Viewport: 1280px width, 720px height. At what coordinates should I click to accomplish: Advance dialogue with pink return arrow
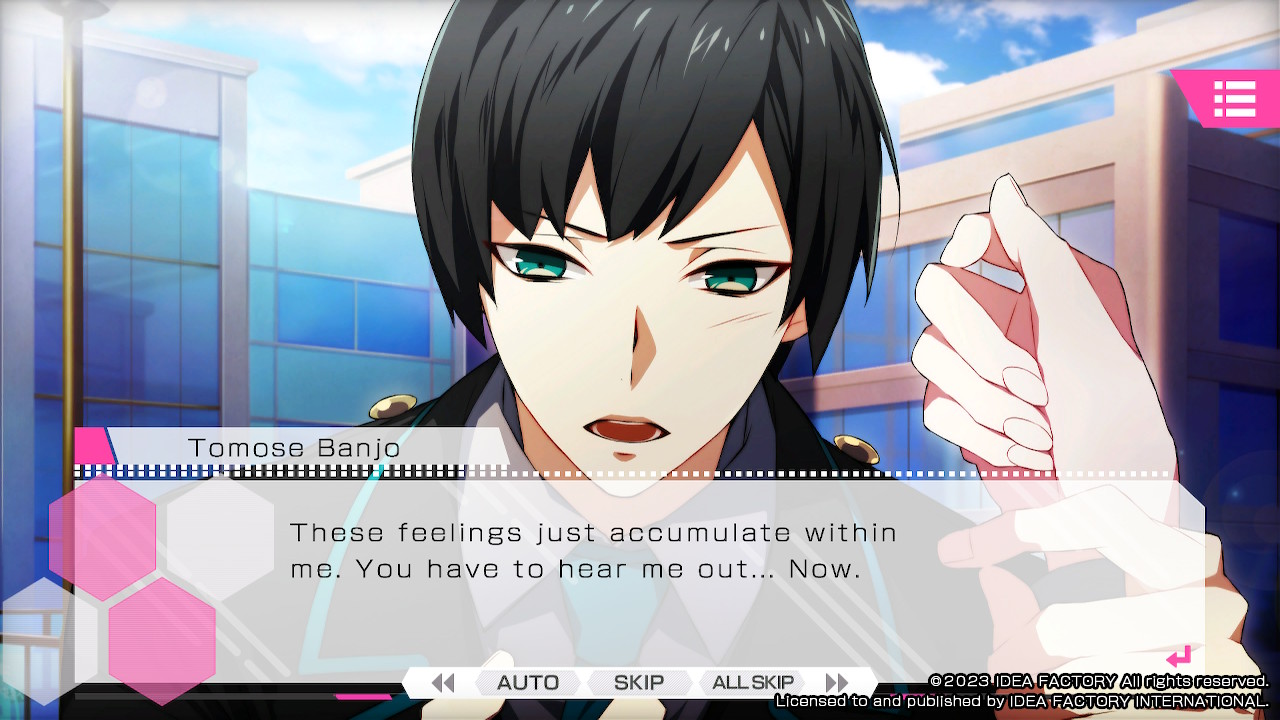[1179, 657]
